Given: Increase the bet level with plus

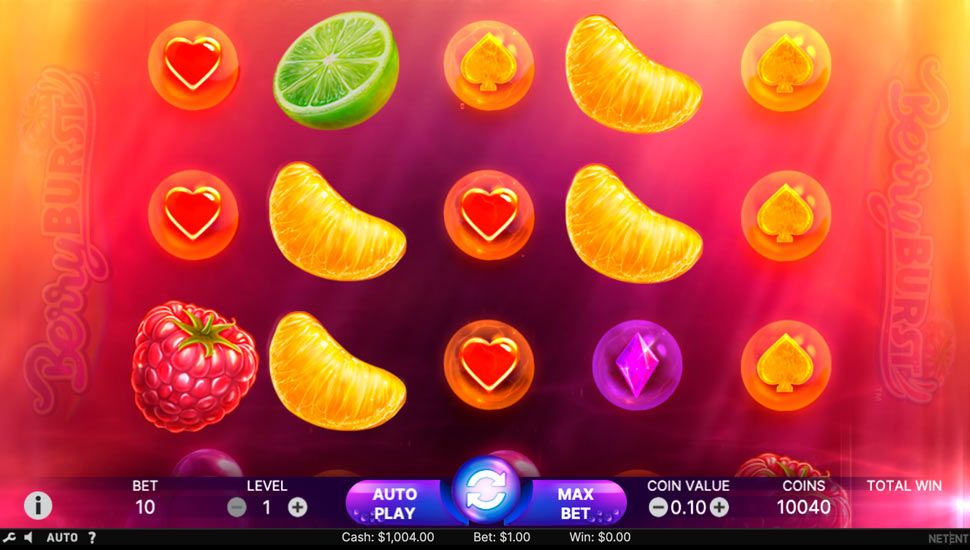Looking at the screenshot, I should click(297, 507).
